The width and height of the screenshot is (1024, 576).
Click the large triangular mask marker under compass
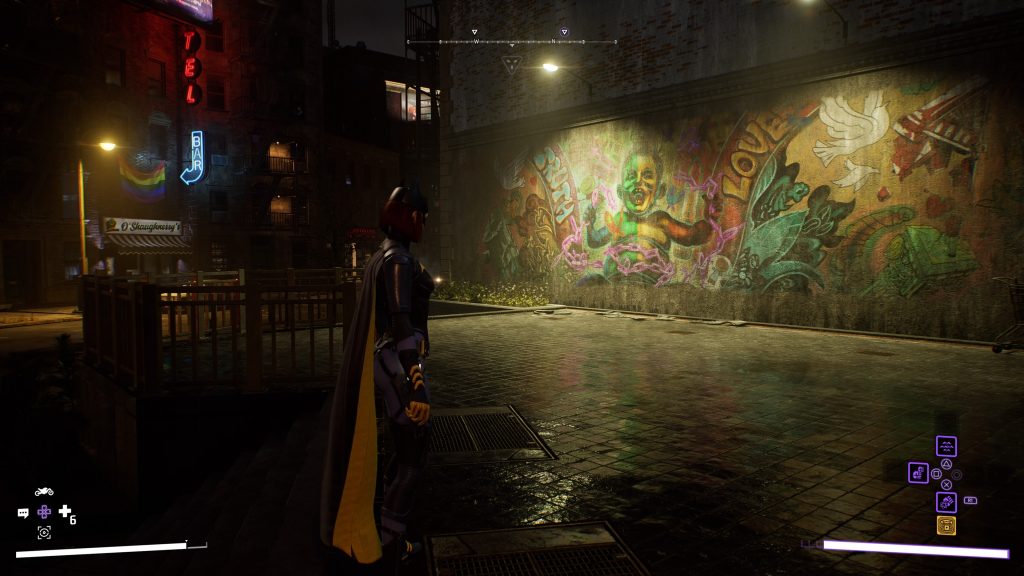[512, 64]
